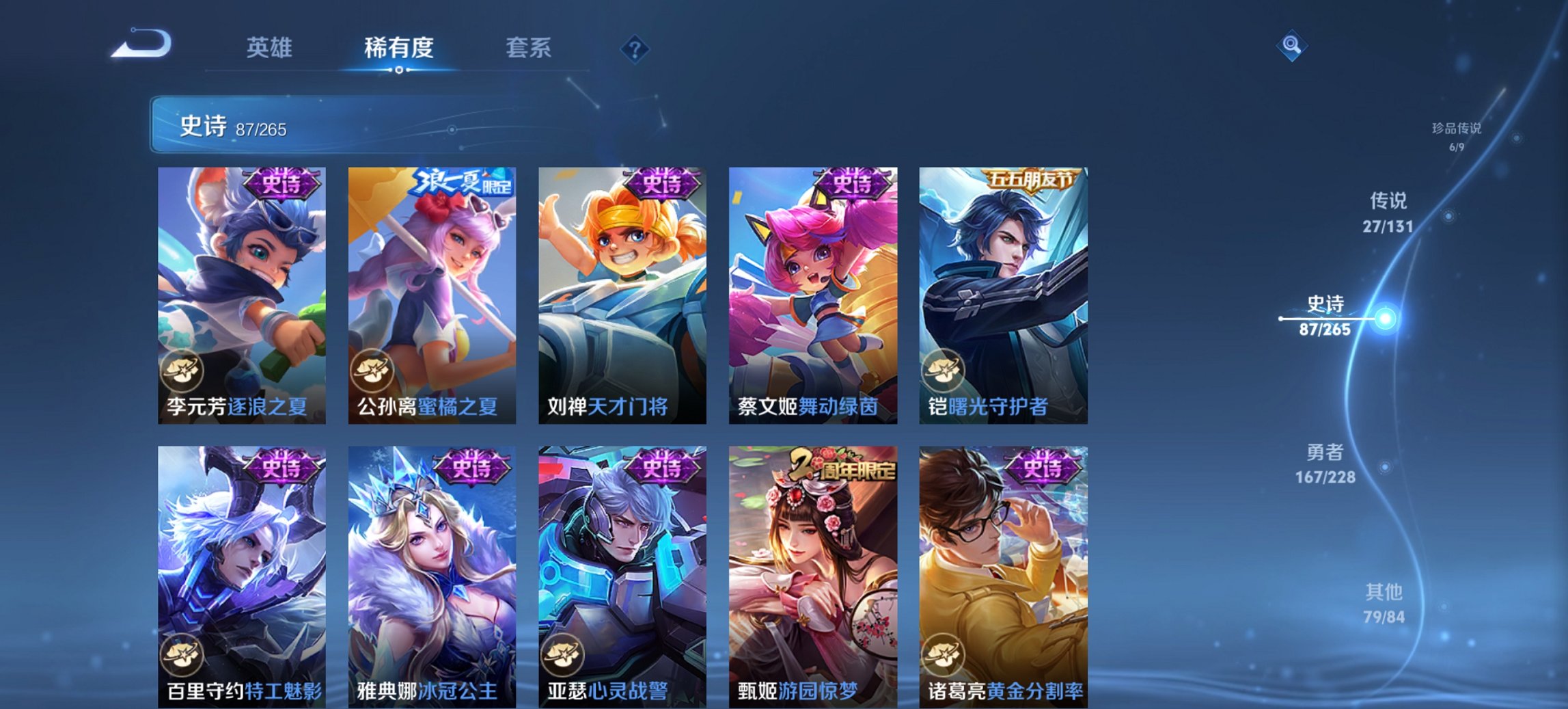Switch to the 套系 tab

click(x=529, y=48)
